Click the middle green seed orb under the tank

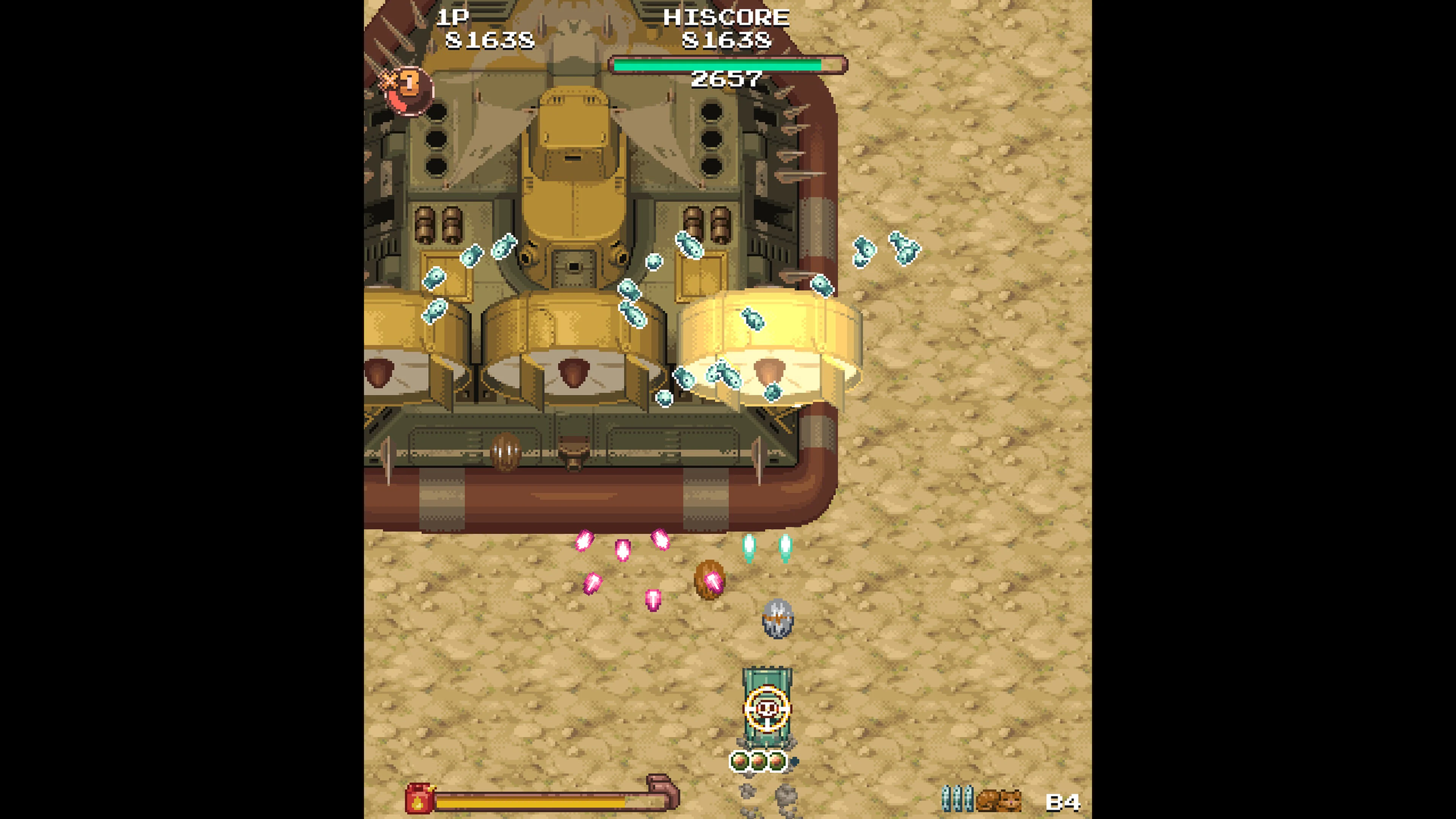coord(758,761)
